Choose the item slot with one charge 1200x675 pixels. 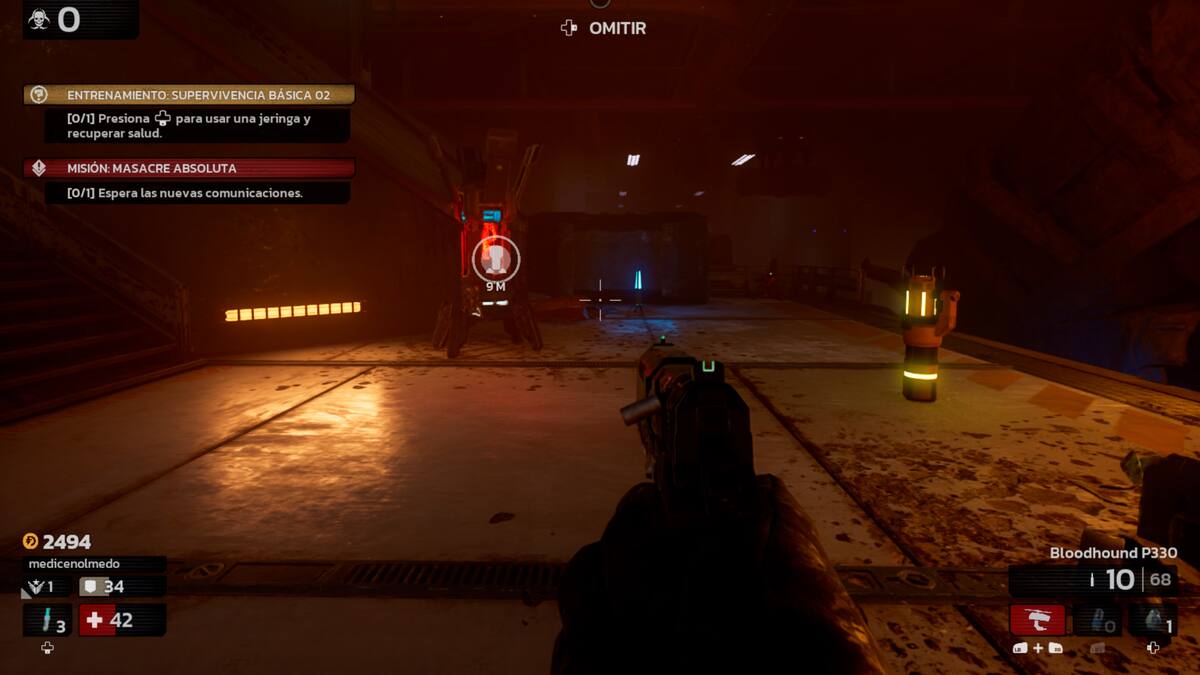click(x=1152, y=621)
